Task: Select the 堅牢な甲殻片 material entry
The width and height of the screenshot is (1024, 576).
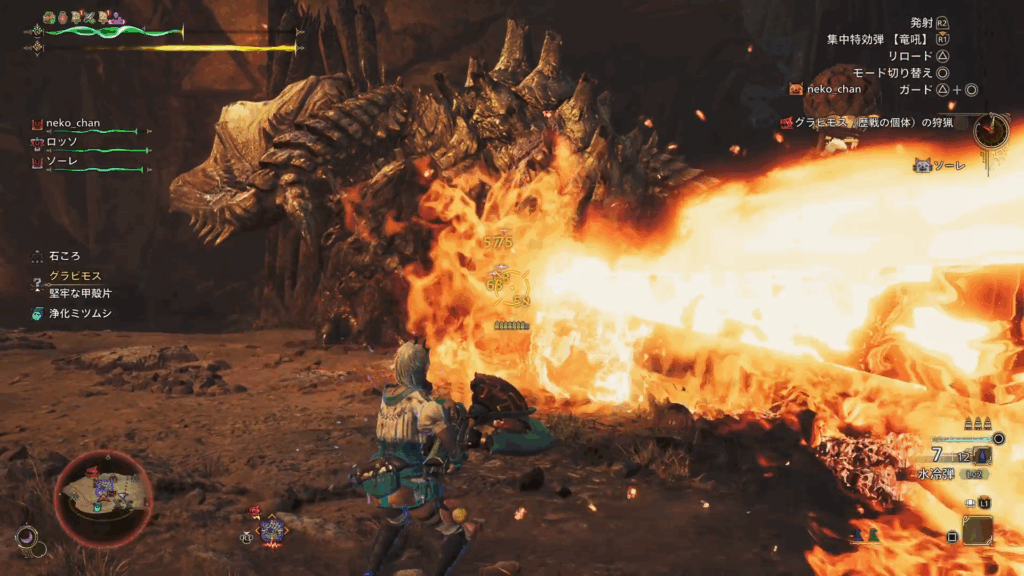Action: [x=81, y=293]
